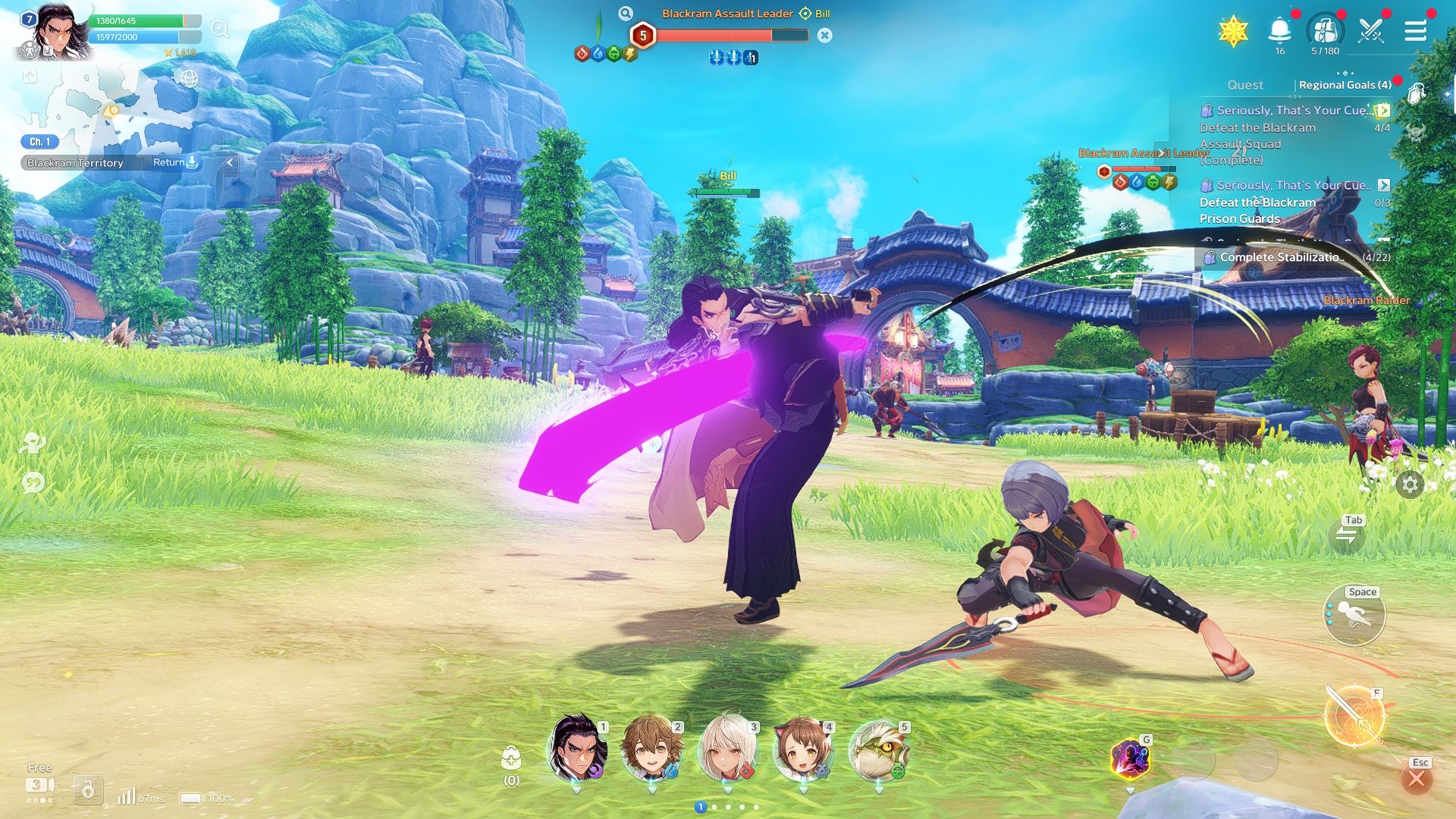Open the crossed swords battle menu
Viewport: 1456px width, 819px height.
click(1371, 31)
